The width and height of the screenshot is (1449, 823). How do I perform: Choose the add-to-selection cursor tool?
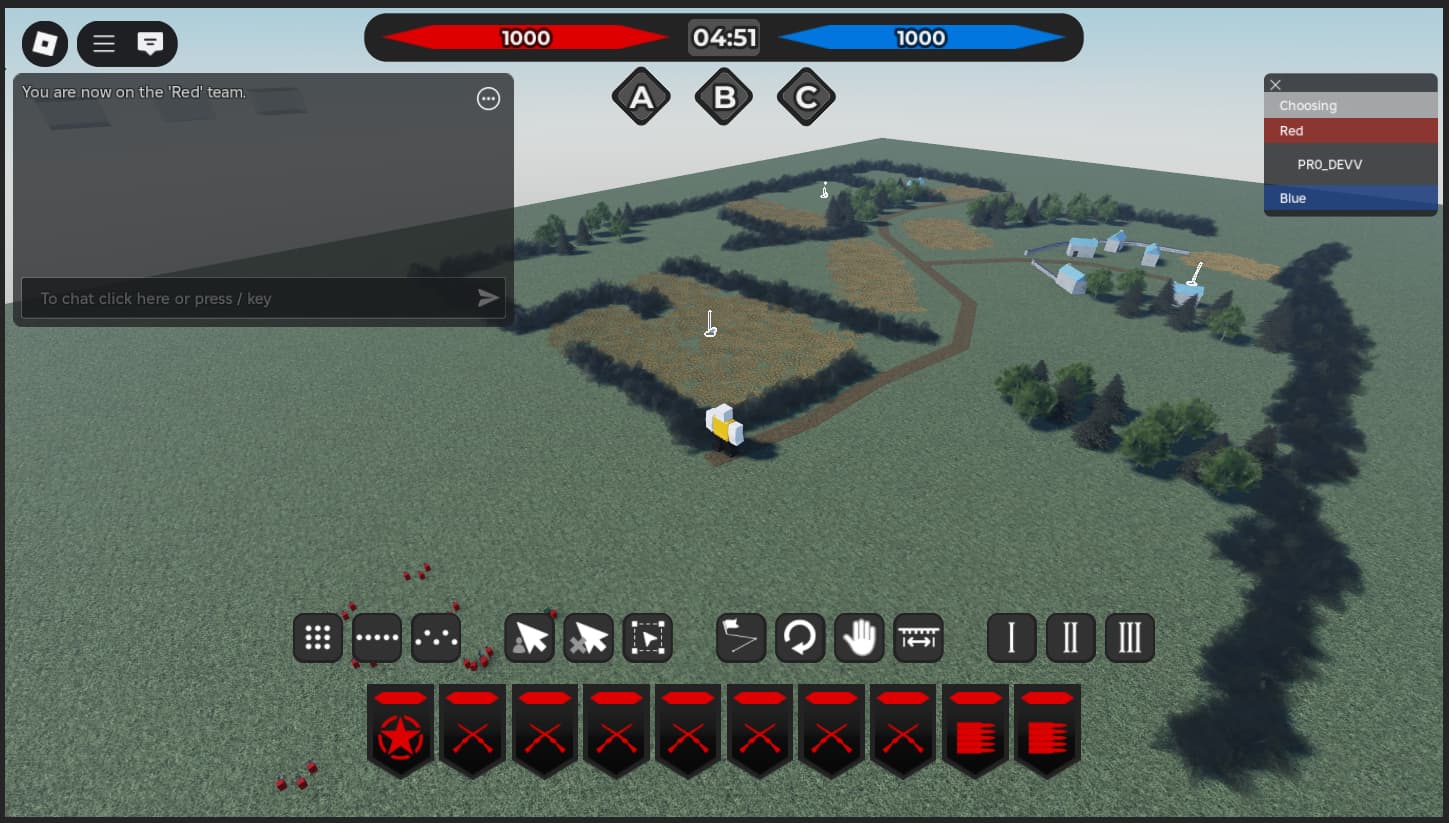click(x=529, y=637)
